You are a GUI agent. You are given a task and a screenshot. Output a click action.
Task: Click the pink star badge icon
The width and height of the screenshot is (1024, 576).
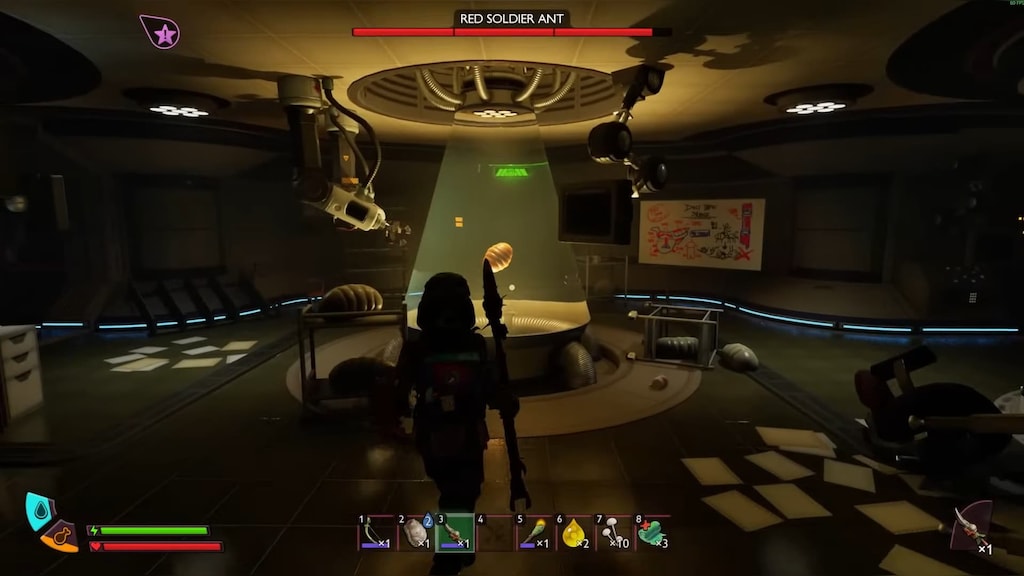[x=160, y=33]
